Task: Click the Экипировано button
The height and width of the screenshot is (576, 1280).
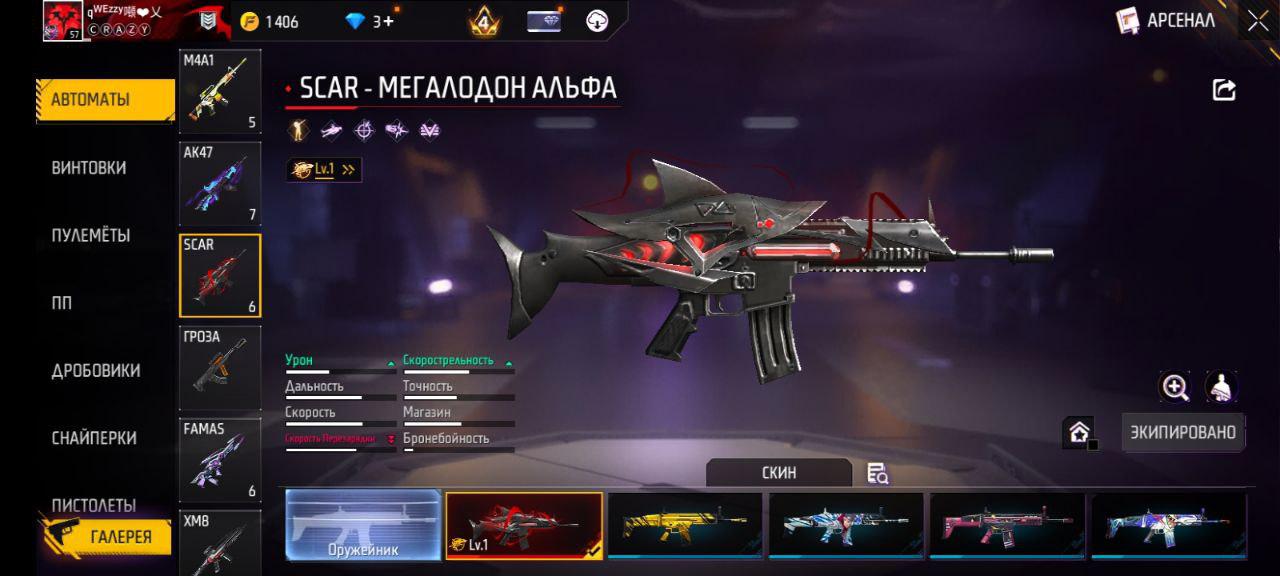Action: pos(1183,433)
